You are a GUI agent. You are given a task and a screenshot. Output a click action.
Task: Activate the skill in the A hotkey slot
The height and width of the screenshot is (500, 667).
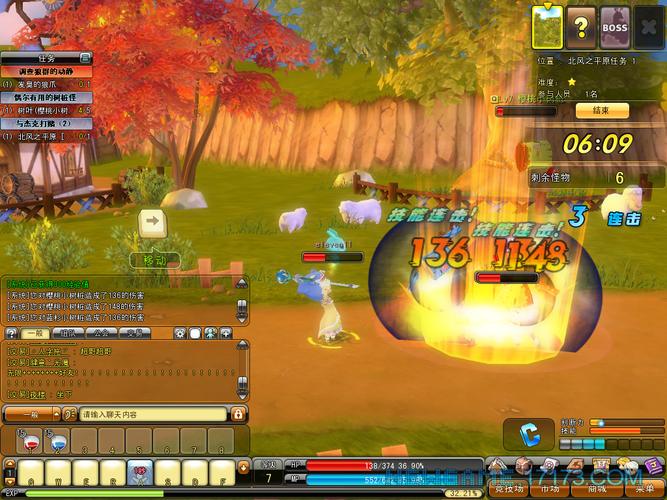[x=31, y=470]
